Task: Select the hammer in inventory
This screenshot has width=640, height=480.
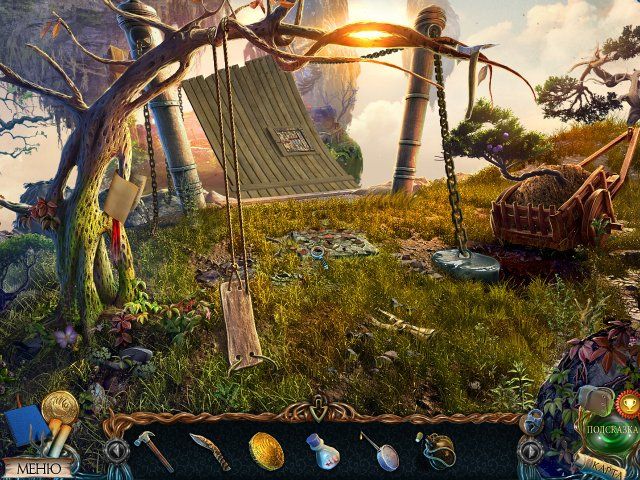Action: coord(154,451)
